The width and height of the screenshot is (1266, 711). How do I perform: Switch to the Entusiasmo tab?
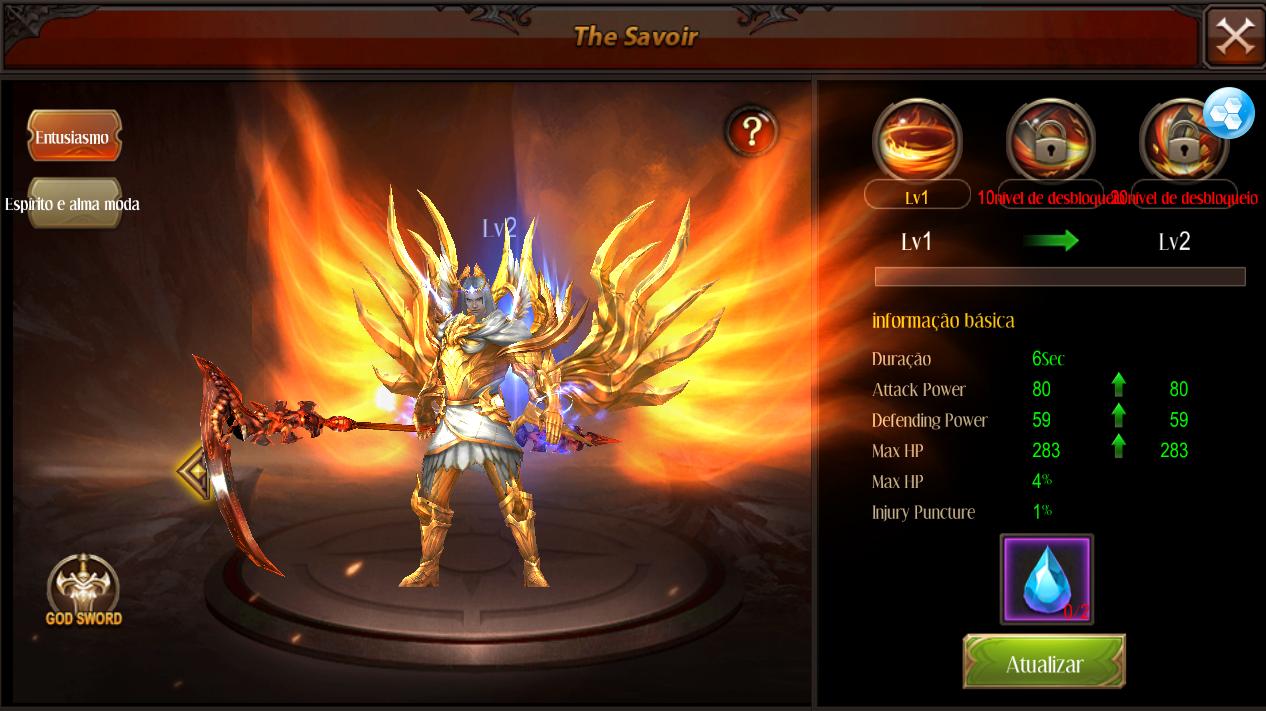74,136
